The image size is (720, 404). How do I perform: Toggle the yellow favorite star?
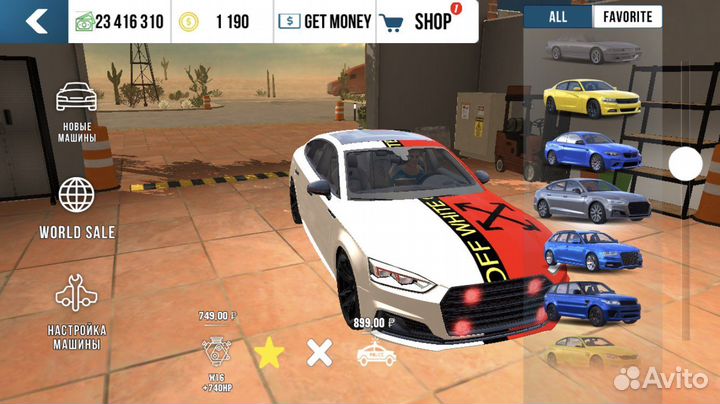click(267, 352)
